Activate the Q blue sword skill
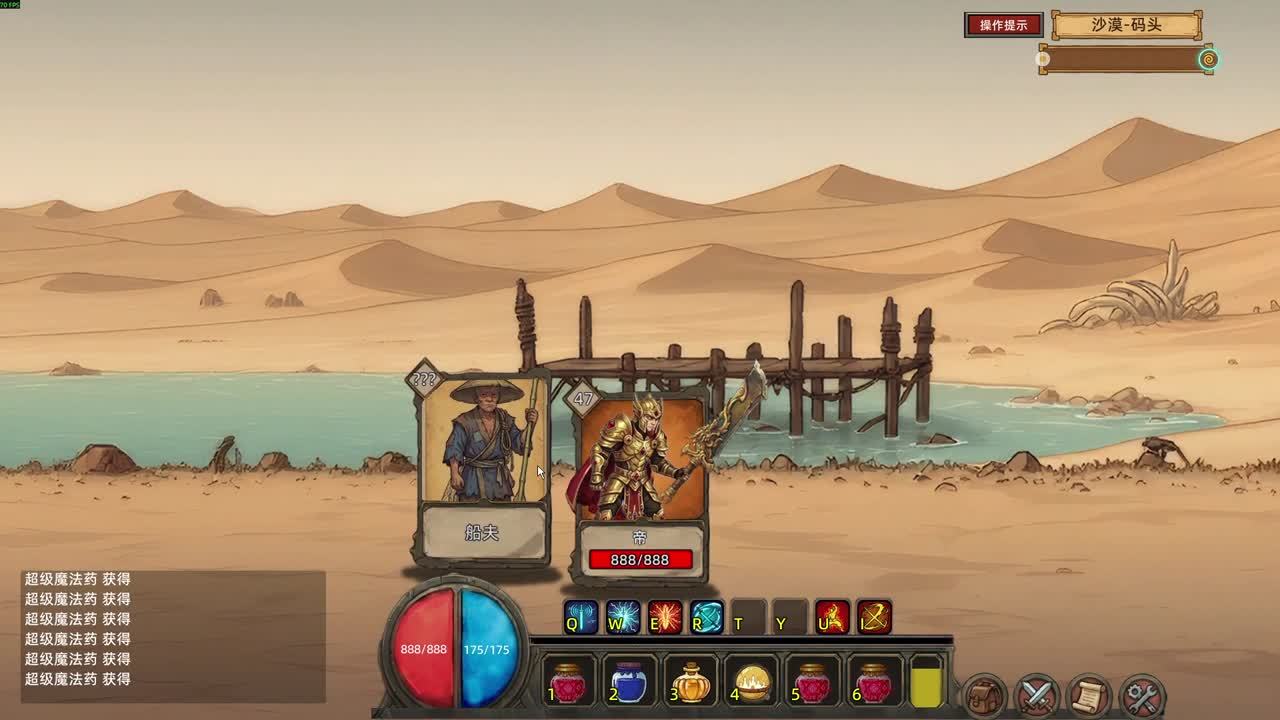The image size is (1280, 720). tap(580, 617)
